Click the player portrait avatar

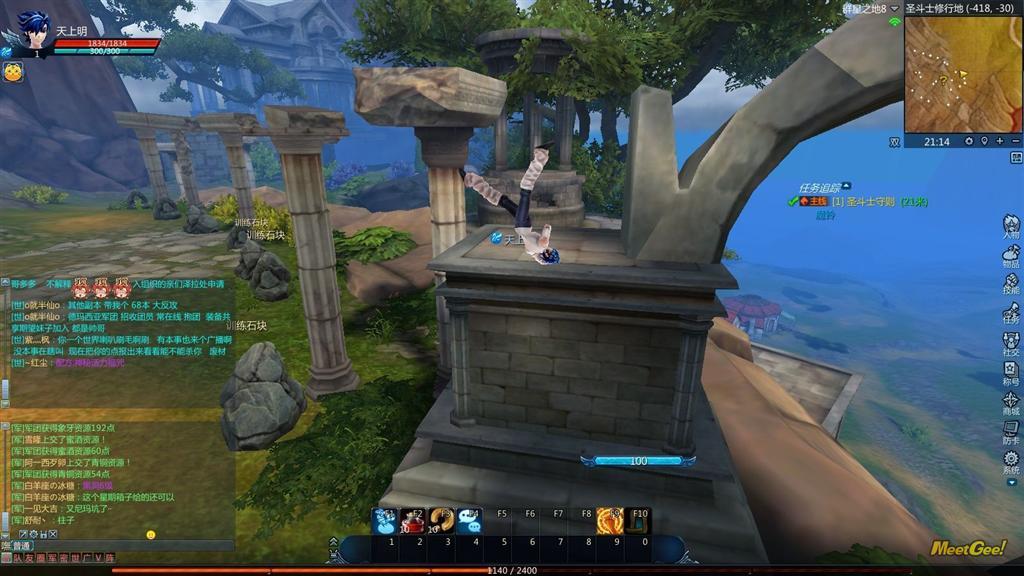pos(32,32)
